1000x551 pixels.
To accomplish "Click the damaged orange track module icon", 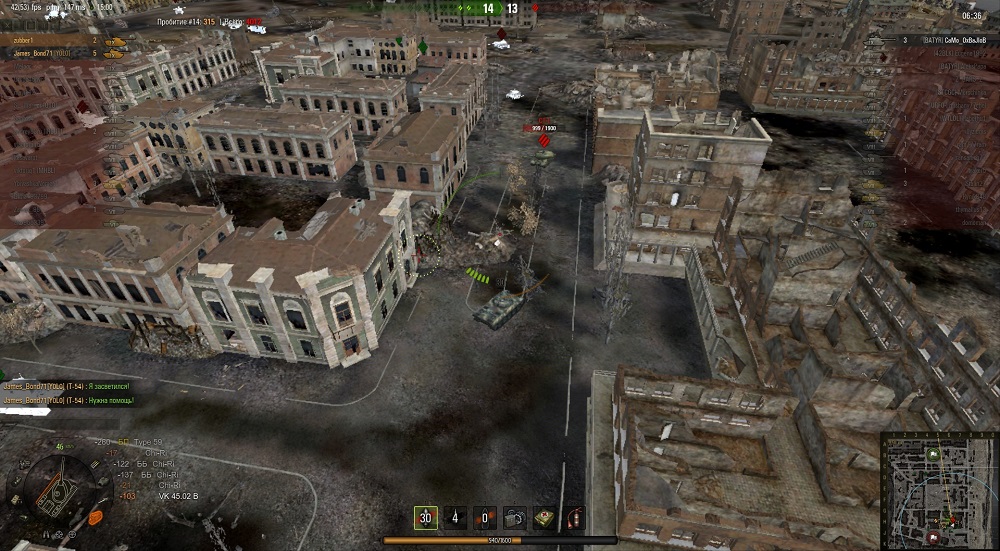I will point(95,517).
